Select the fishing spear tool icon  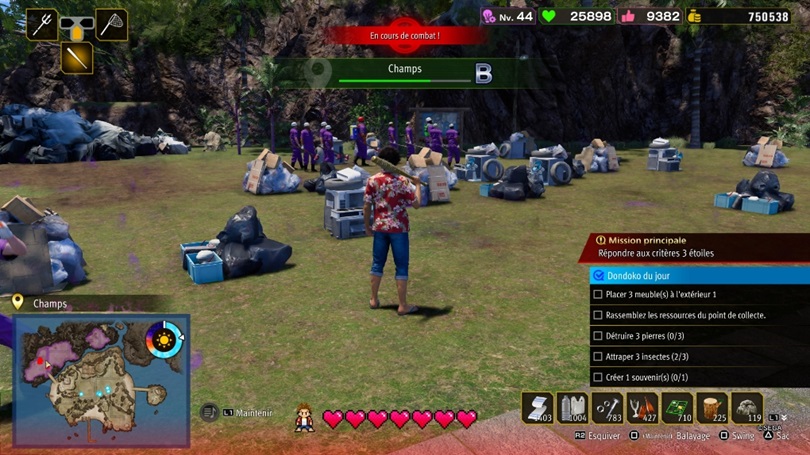[x=41, y=24]
